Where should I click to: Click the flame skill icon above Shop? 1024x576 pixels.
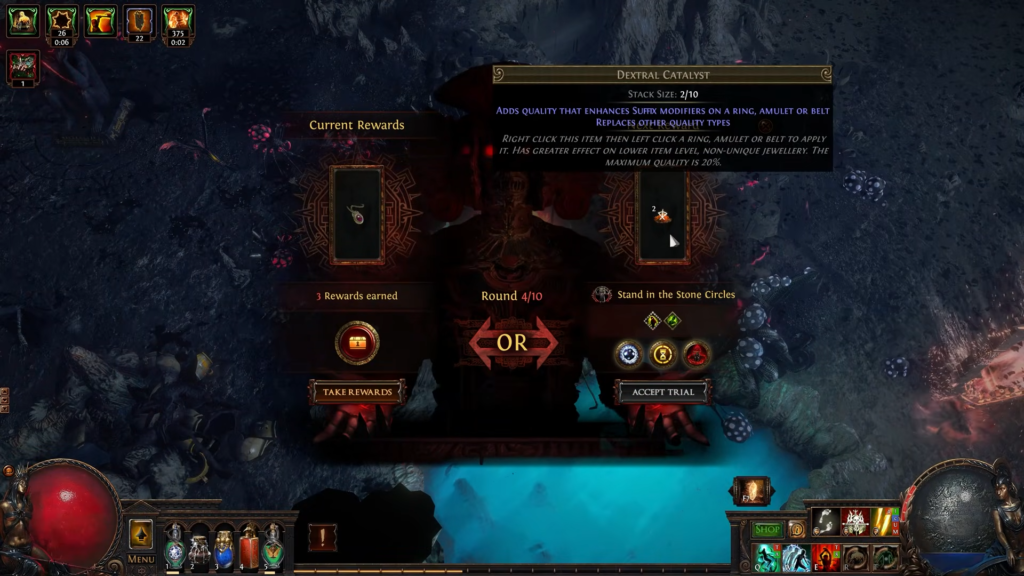click(x=751, y=491)
